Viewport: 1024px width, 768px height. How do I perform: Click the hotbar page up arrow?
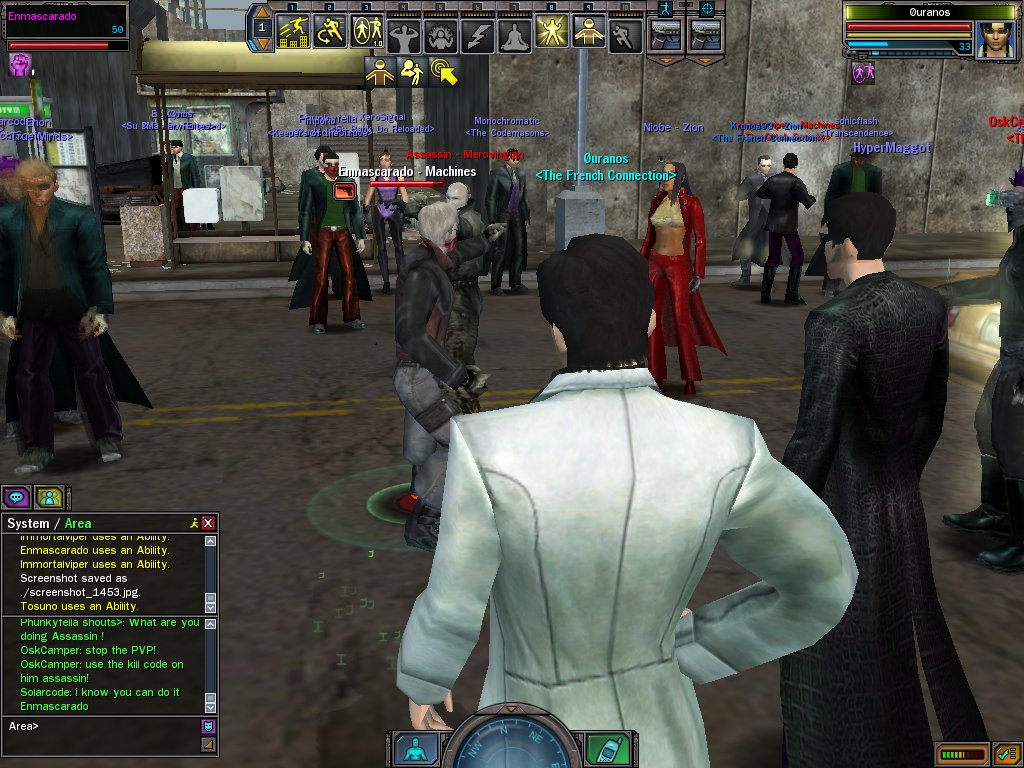[262, 13]
